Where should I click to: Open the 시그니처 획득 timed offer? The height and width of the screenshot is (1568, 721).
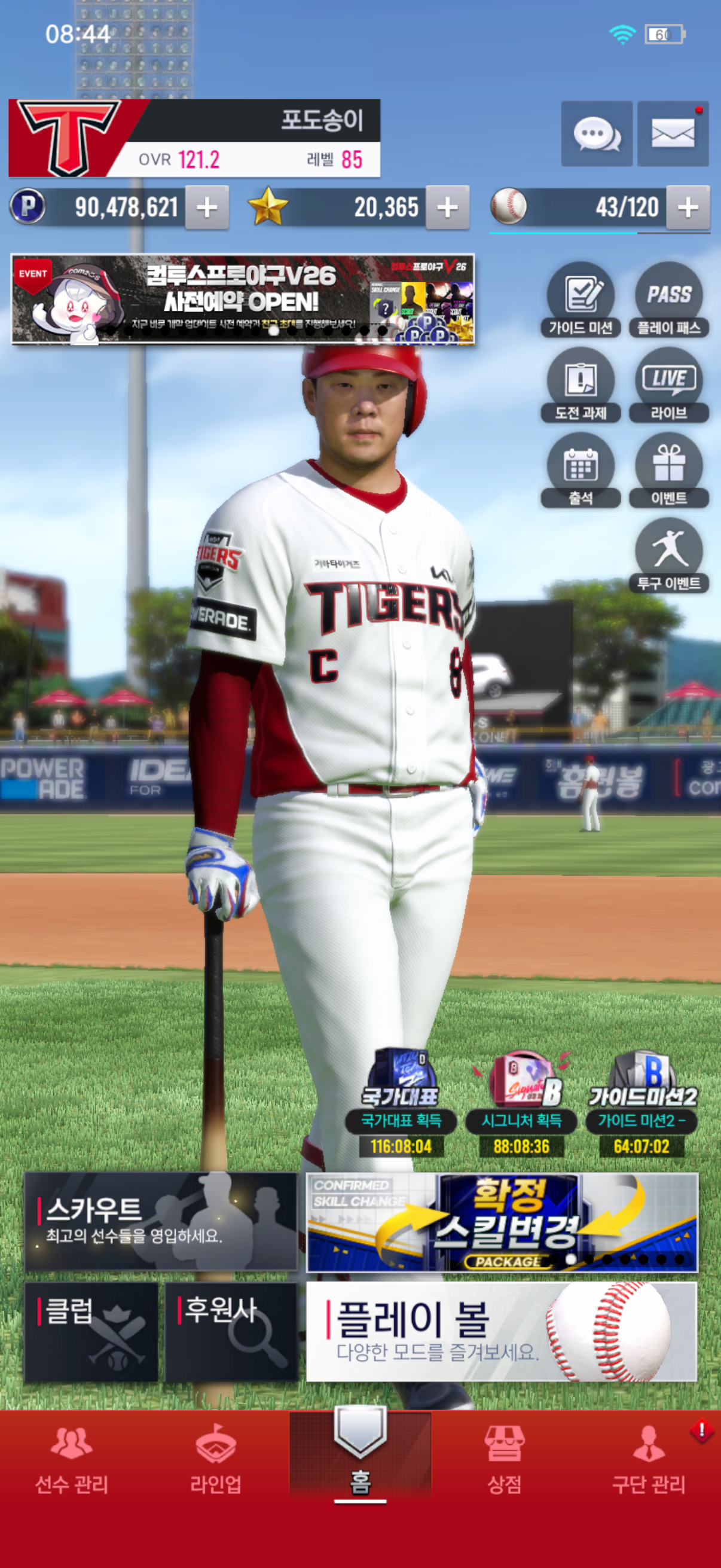[521, 1103]
